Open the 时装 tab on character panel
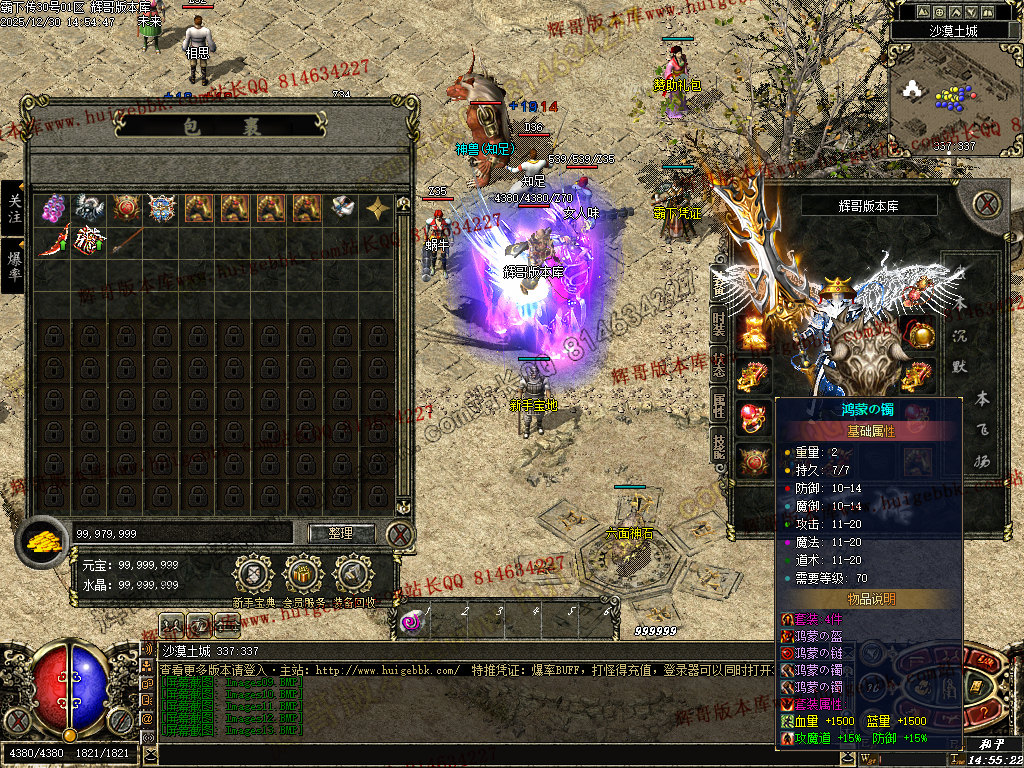This screenshot has width=1024, height=768. coord(719,323)
